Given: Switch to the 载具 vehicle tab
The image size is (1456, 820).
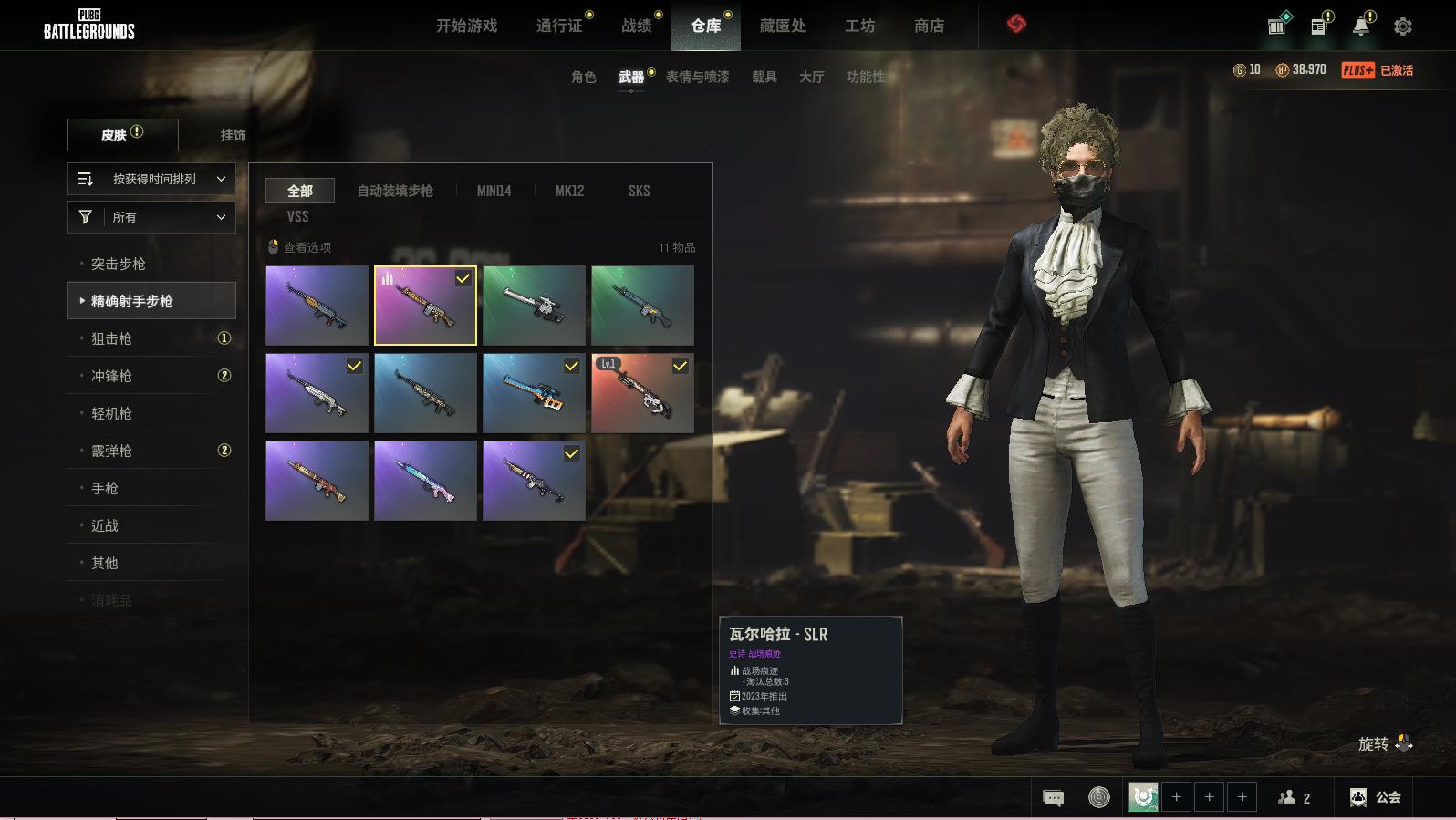Looking at the screenshot, I should 764,77.
